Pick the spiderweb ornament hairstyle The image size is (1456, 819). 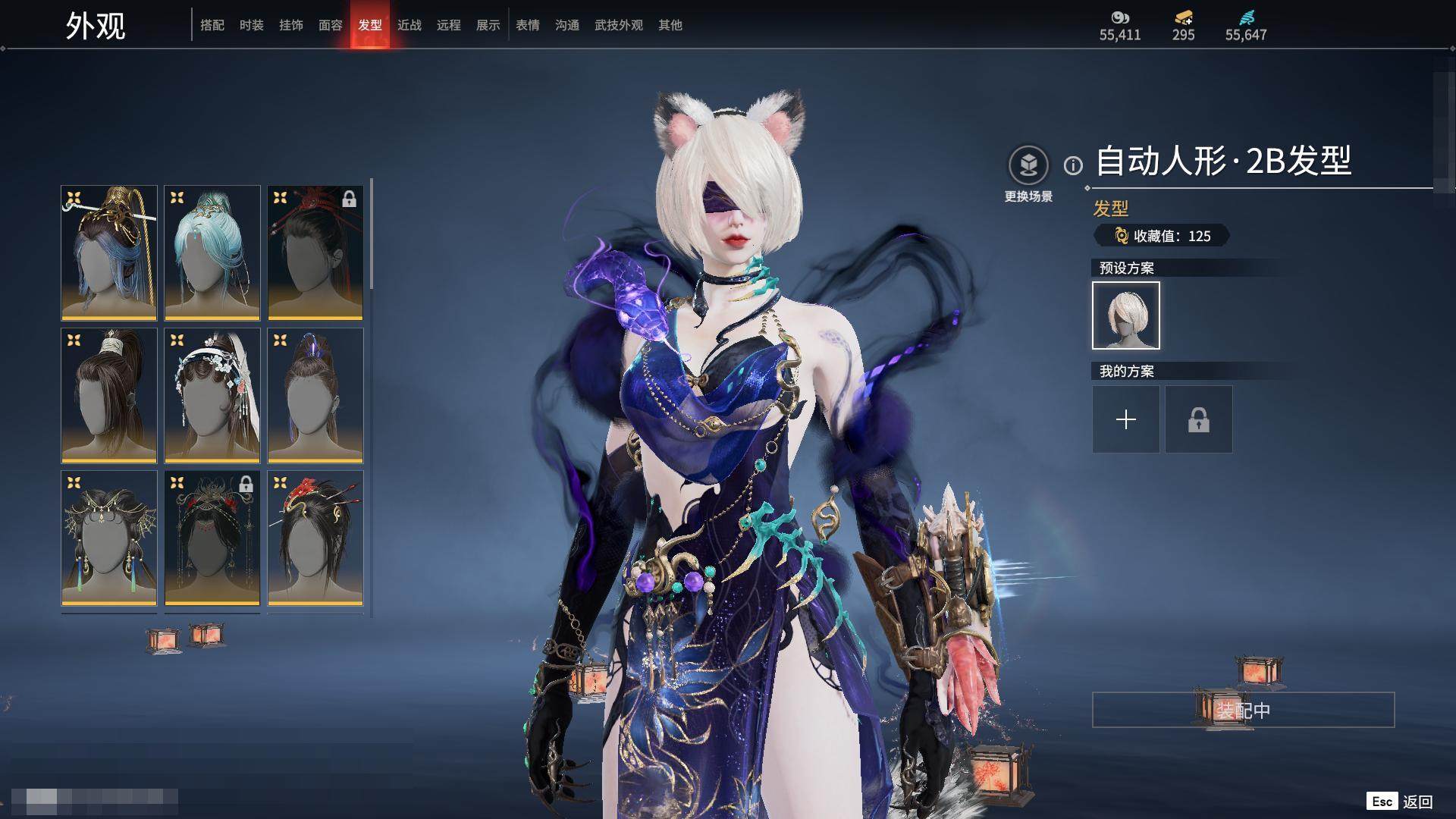[x=109, y=538]
